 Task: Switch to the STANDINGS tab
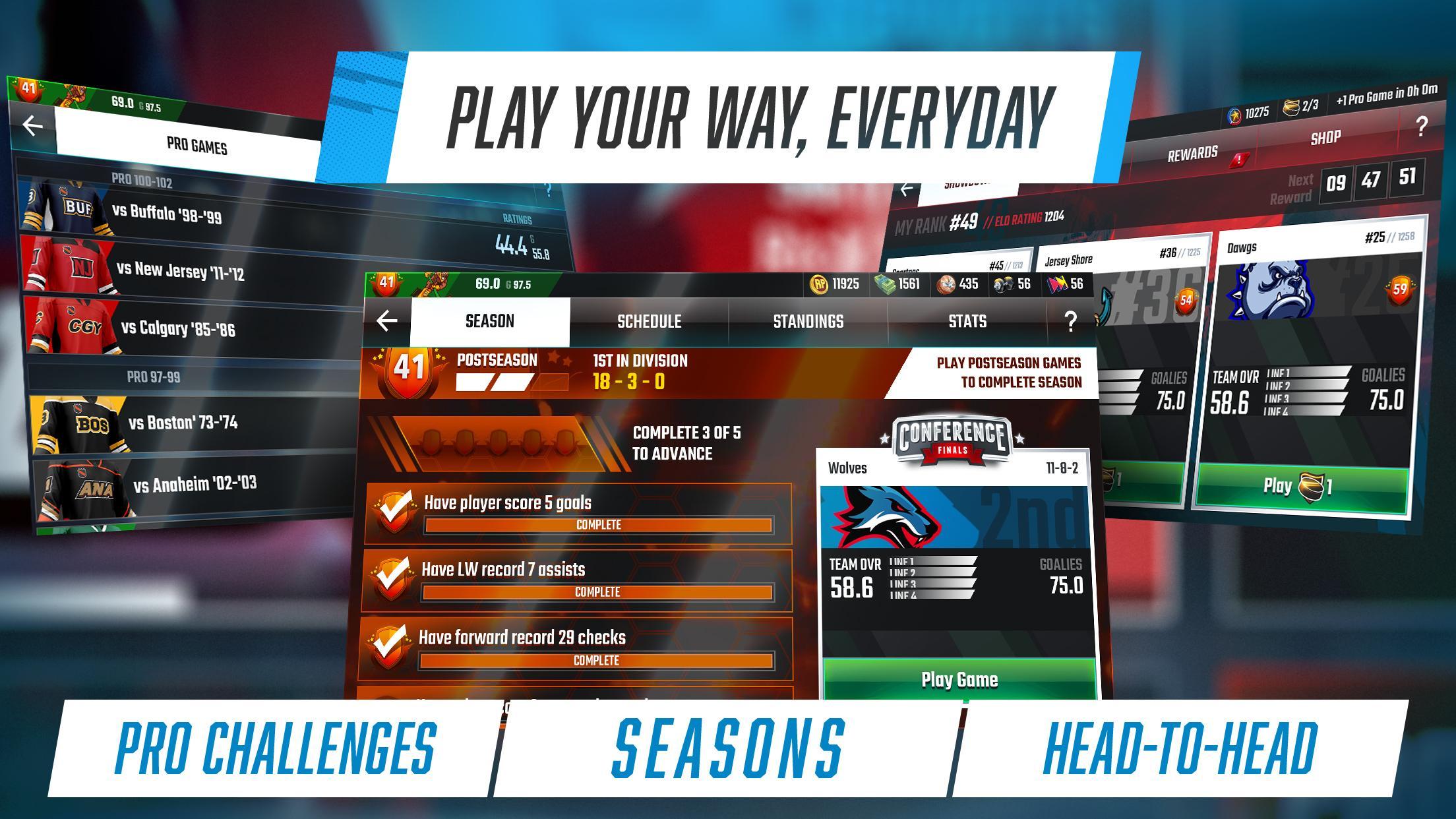coord(808,321)
